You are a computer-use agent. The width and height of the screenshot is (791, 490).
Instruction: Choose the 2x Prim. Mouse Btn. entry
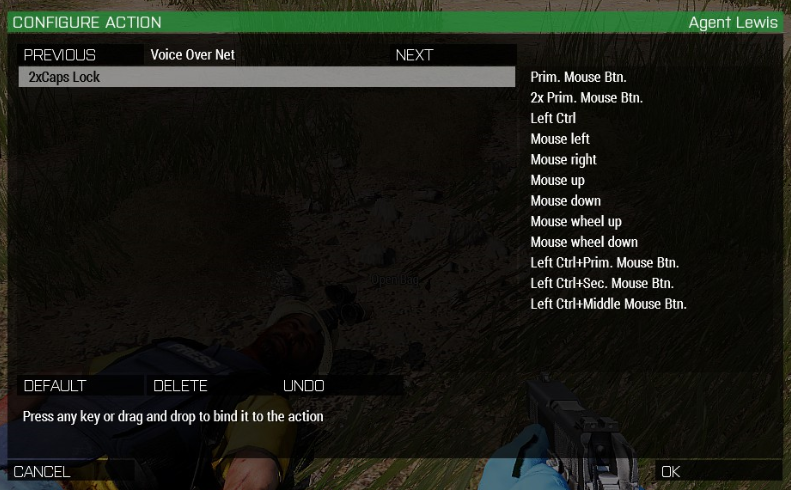click(x=586, y=98)
